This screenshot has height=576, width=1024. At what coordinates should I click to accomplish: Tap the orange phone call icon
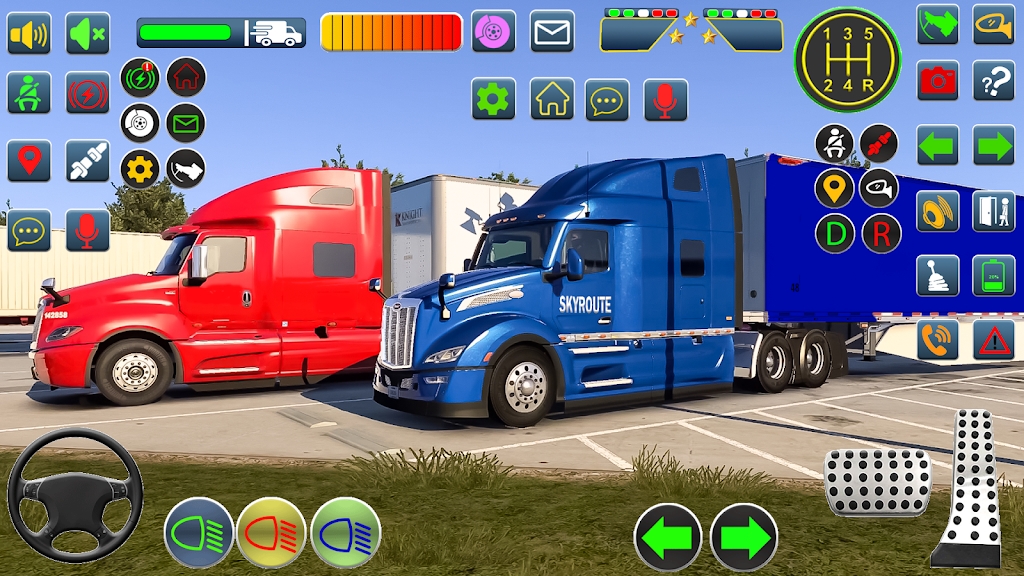click(x=938, y=340)
